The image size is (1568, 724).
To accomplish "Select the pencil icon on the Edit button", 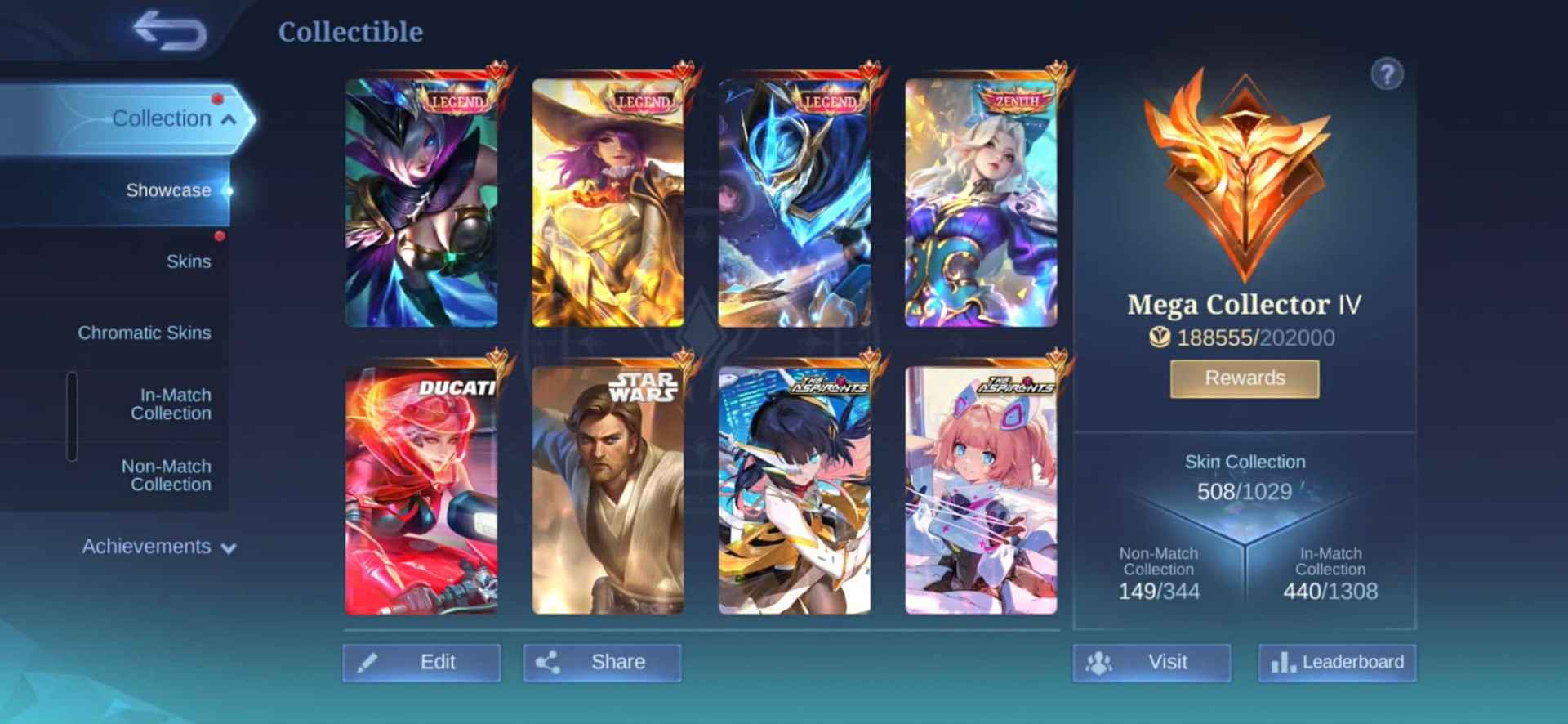I will pos(369,663).
